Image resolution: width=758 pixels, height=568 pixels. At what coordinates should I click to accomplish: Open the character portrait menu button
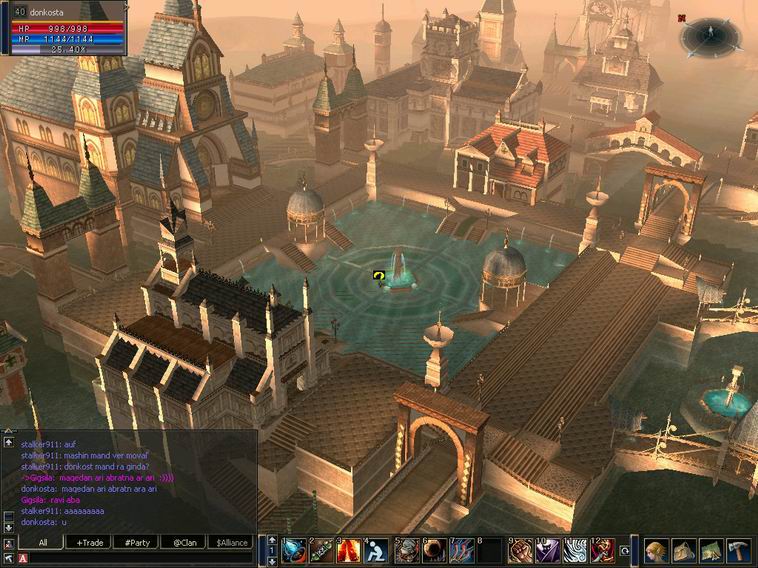click(657, 550)
